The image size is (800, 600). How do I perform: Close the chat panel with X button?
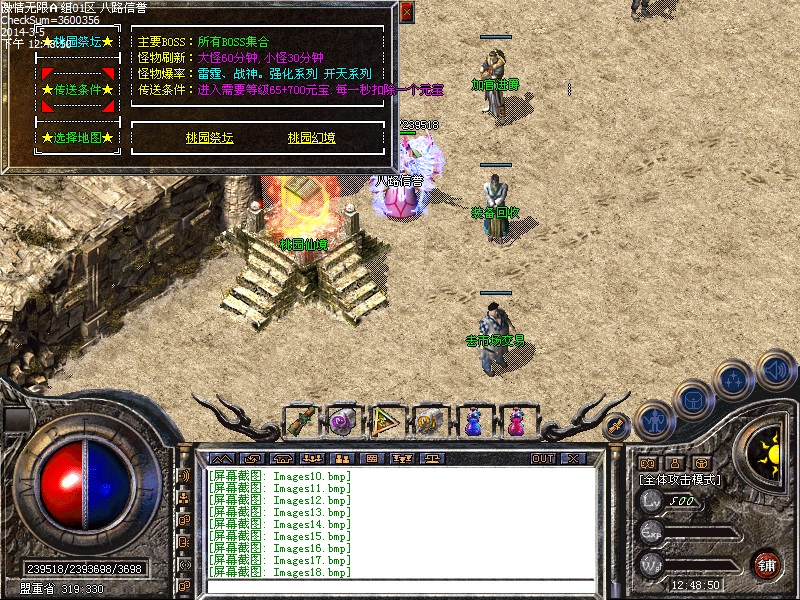(x=572, y=458)
